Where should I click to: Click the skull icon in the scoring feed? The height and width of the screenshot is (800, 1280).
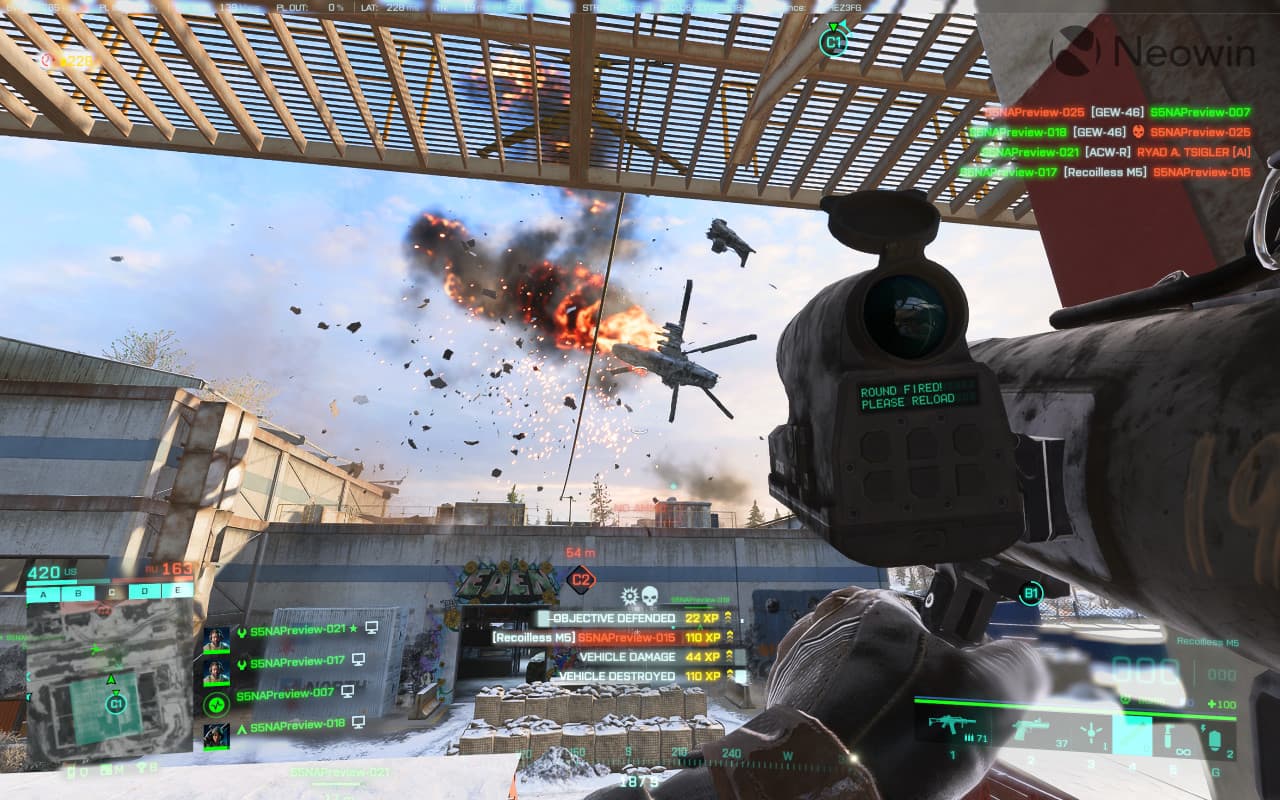650,593
